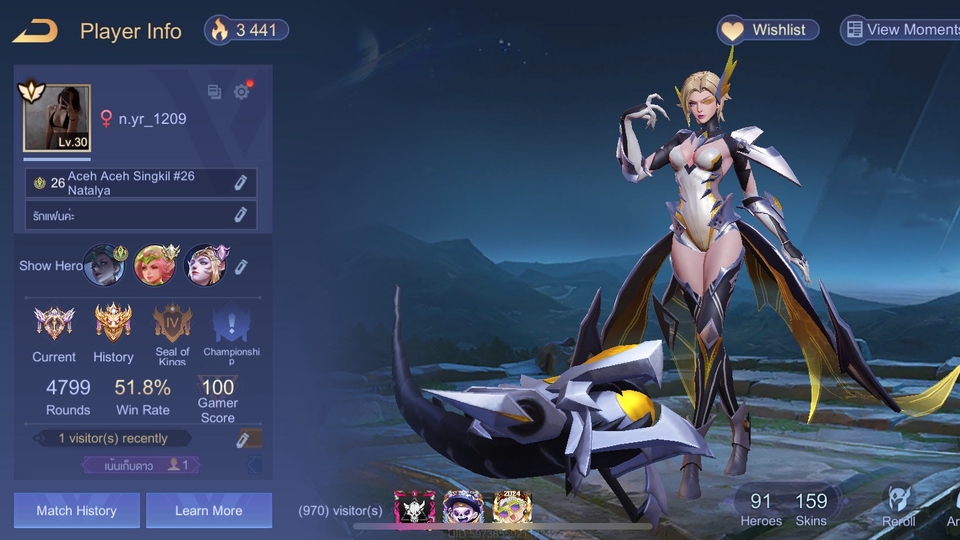
Task: Click the Reroll button
Action: 898,506
